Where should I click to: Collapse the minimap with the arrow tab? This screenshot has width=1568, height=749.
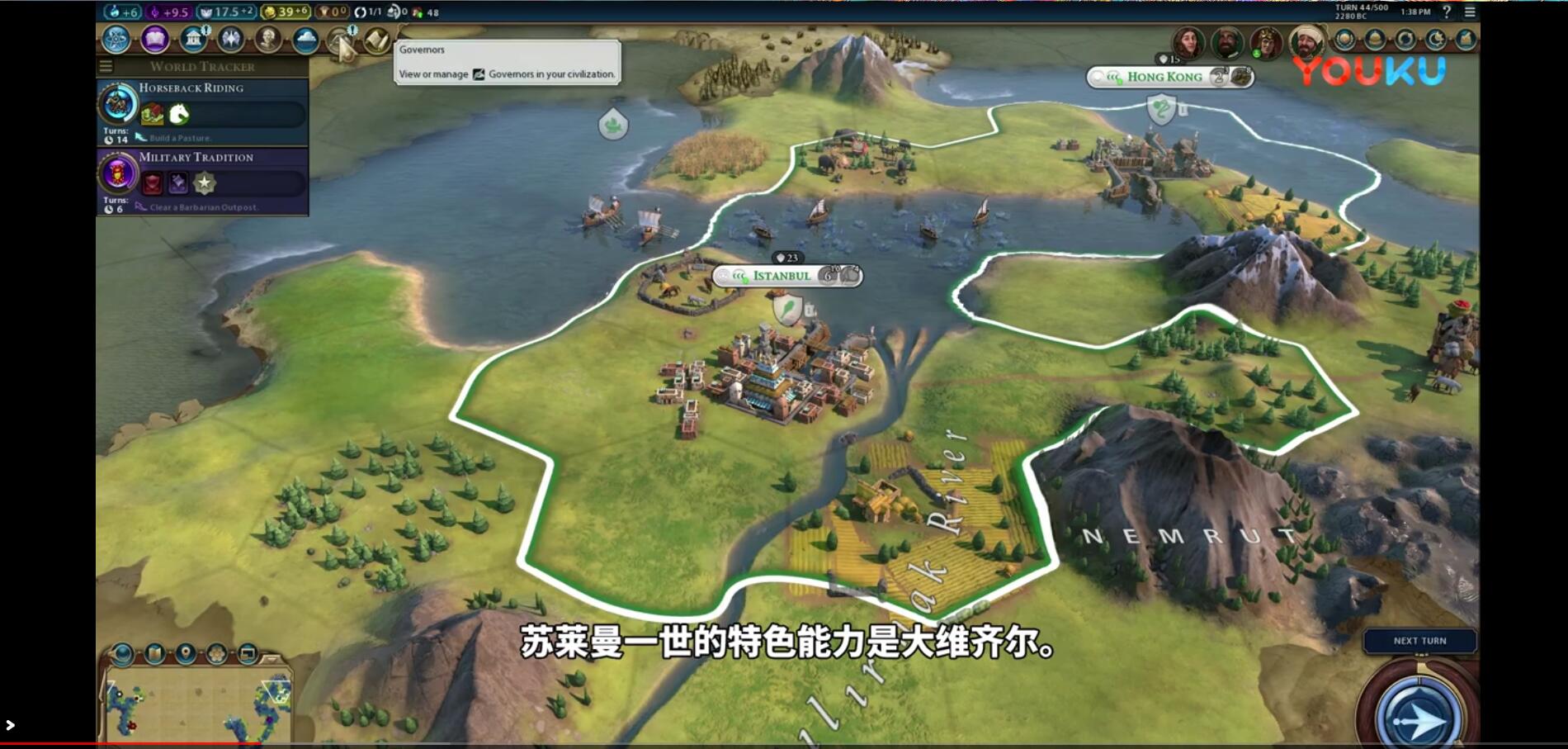point(272,658)
